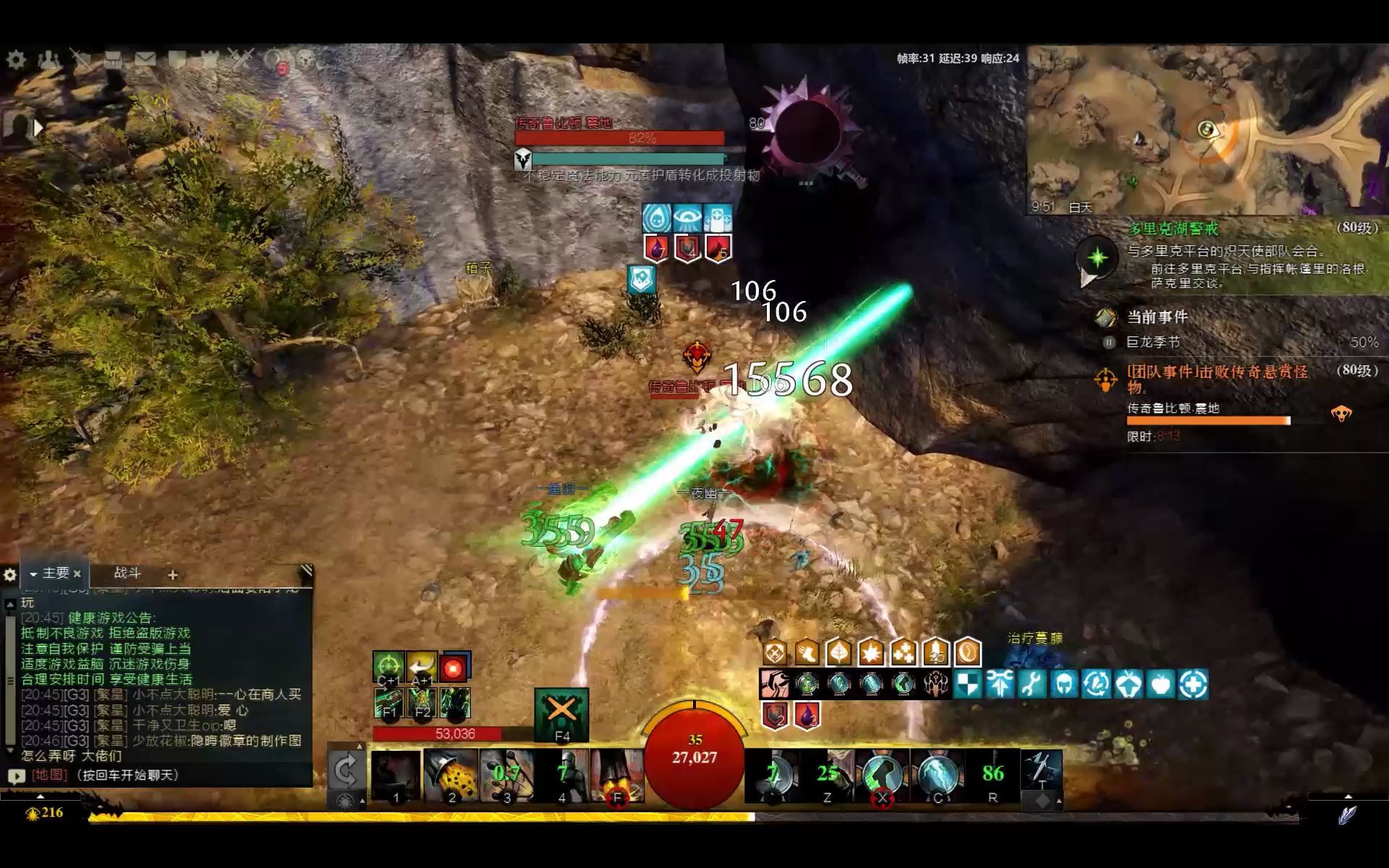
Task: Click the minimap
Action: [x=1207, y=130]
